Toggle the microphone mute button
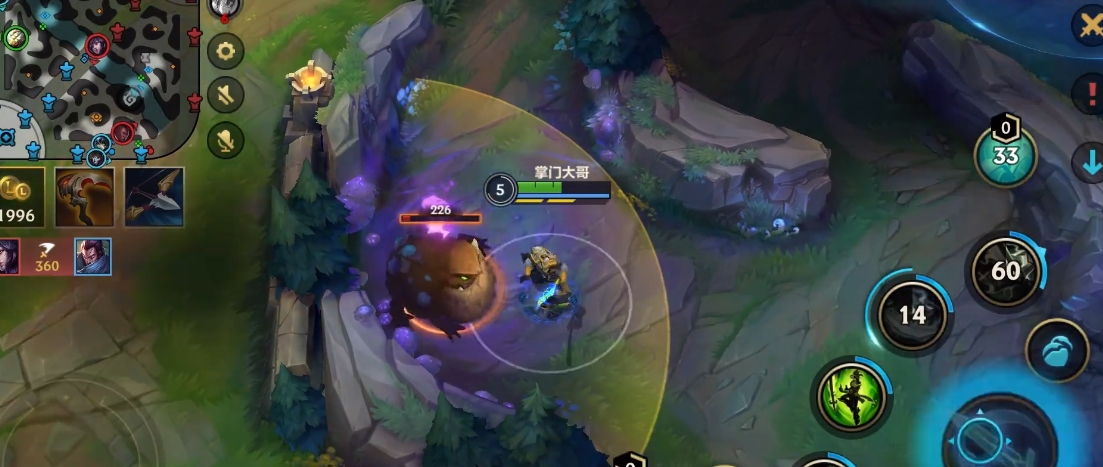Screen dimensions: 1103x467 [226, 139]
